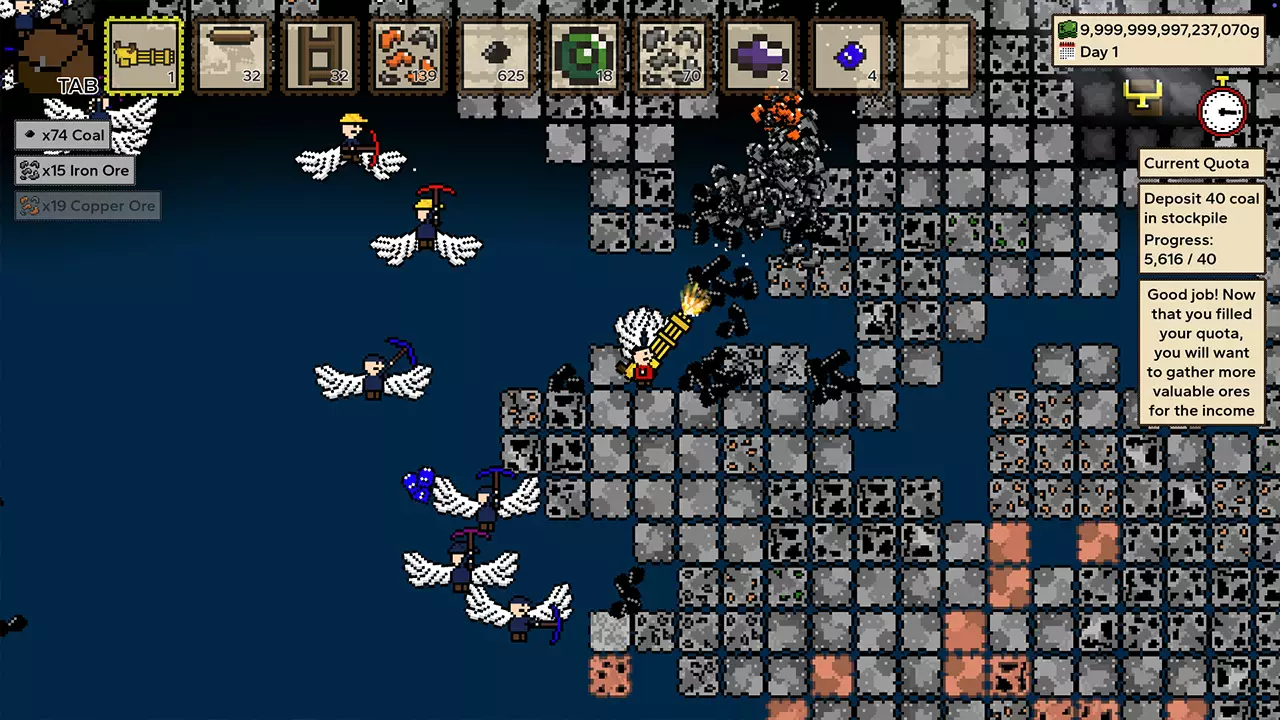Select the purple ingot hotbar slot
The width and height of the screenshot is (1280, 720).
click(x=760, y=56)
